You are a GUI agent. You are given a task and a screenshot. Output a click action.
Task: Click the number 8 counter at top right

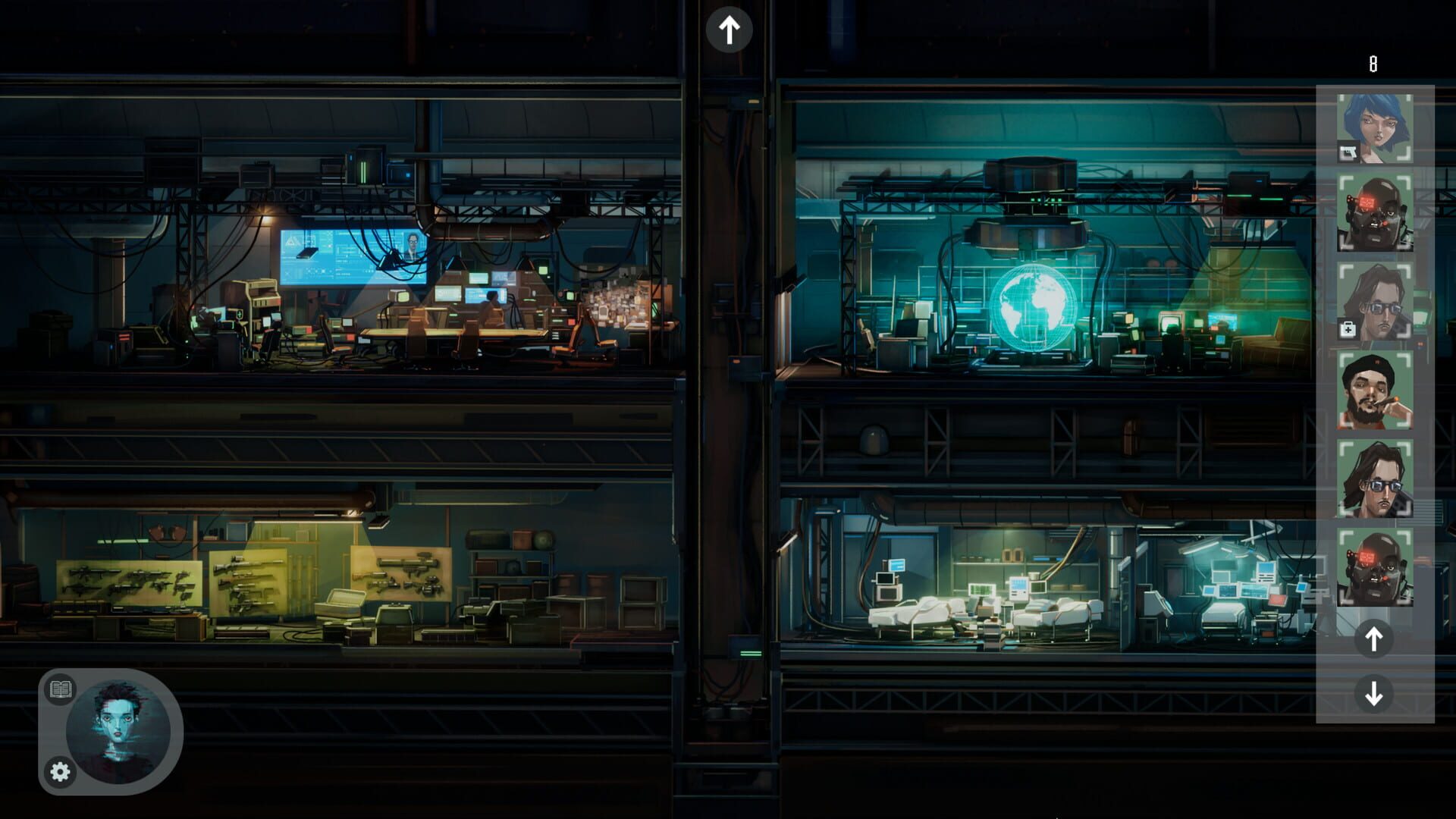(1373, 64)
